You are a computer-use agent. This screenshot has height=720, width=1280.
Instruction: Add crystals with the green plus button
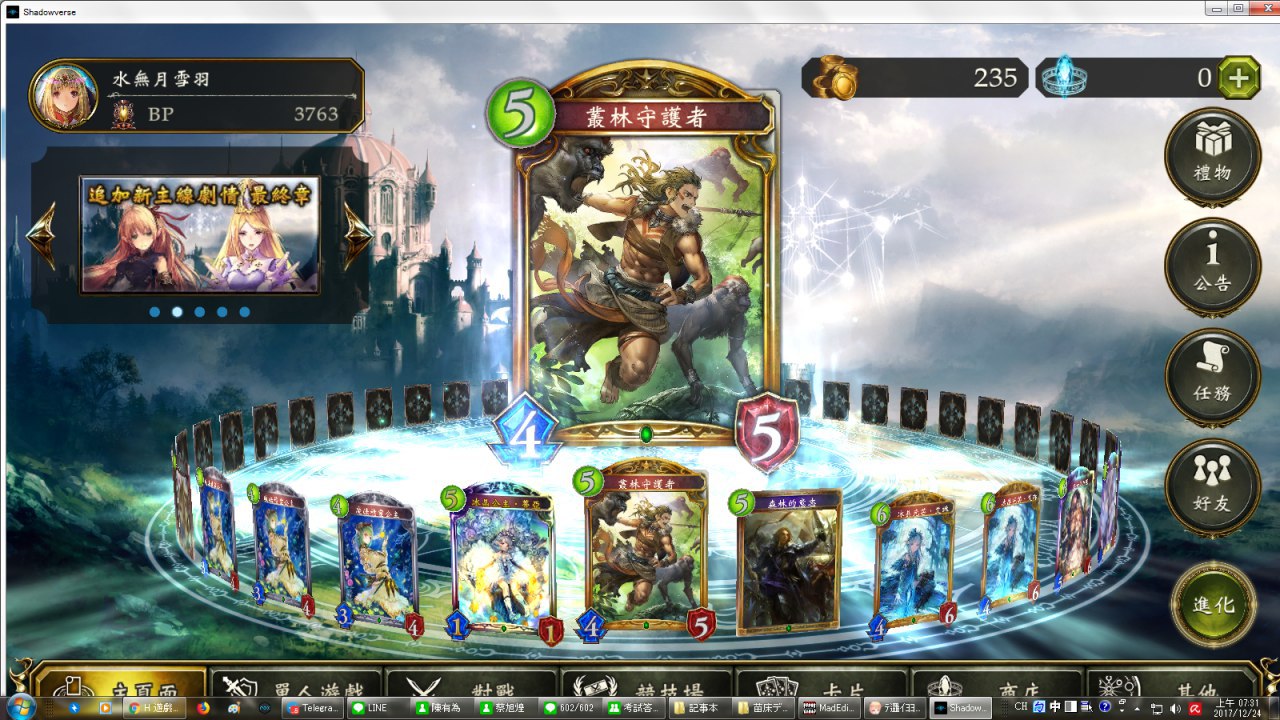click(x=1240, y=78)
